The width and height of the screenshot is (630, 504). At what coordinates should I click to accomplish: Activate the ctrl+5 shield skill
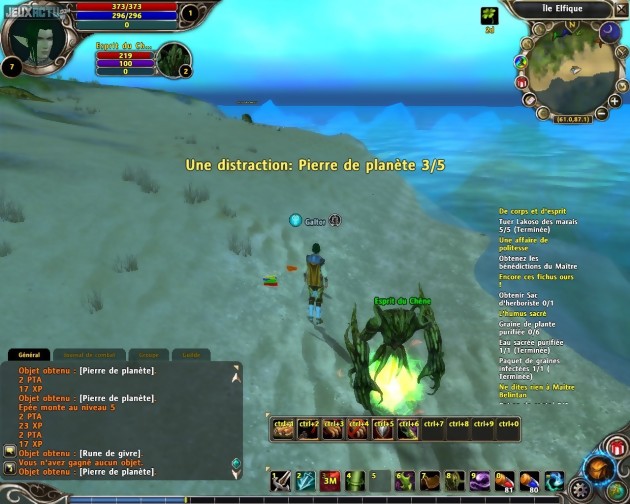[384, 429]
